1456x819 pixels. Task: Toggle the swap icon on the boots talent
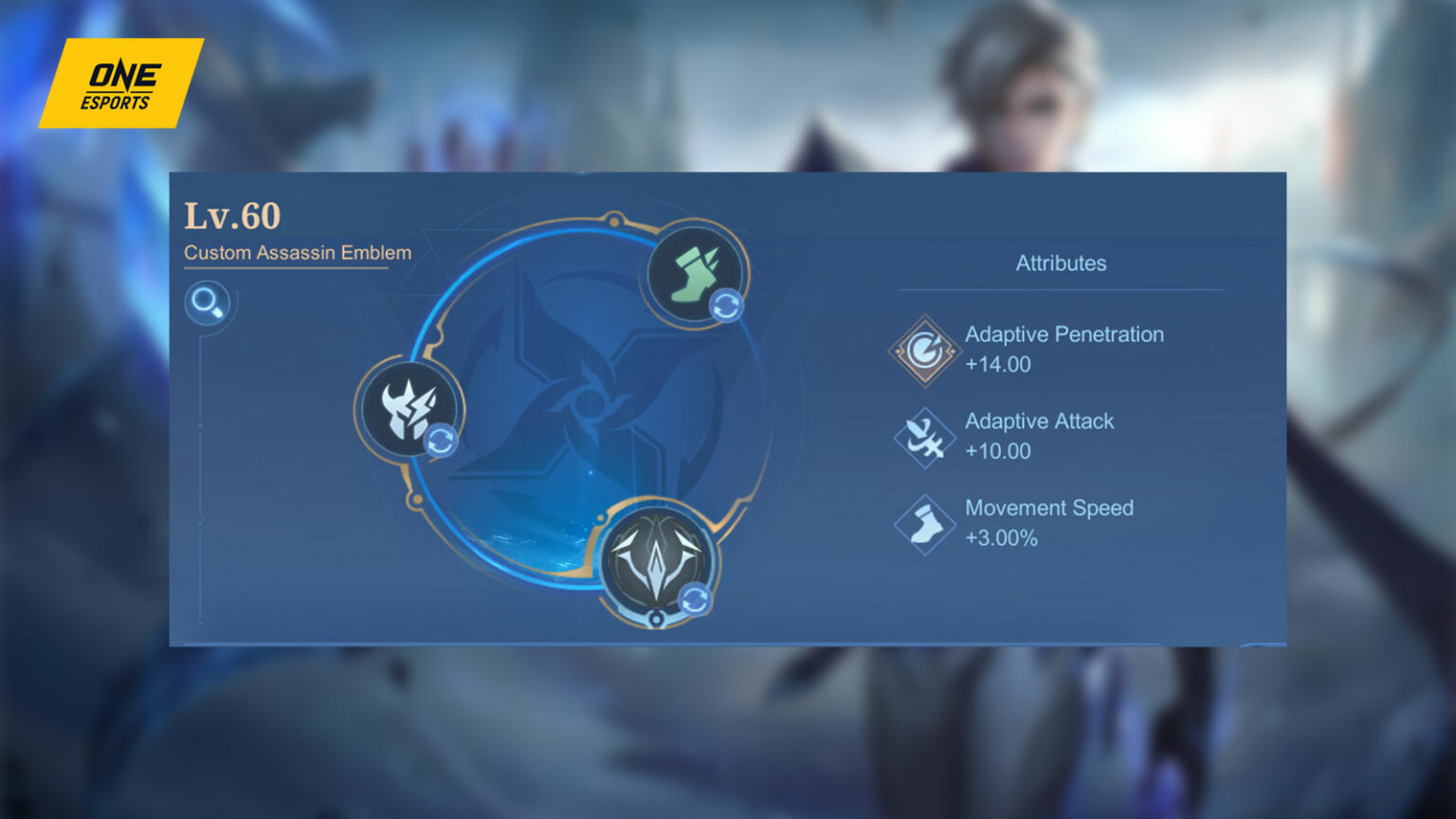tap(724, 305)
